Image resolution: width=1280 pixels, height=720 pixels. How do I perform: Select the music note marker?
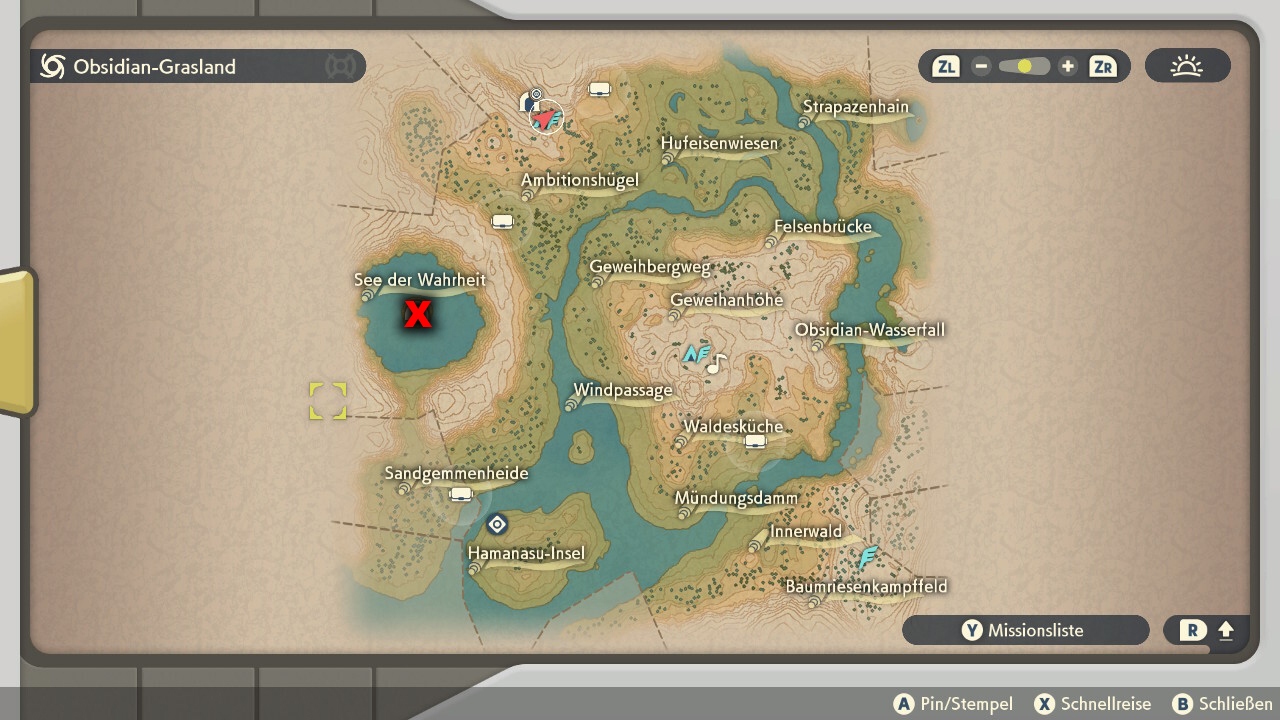coord(716,364)
